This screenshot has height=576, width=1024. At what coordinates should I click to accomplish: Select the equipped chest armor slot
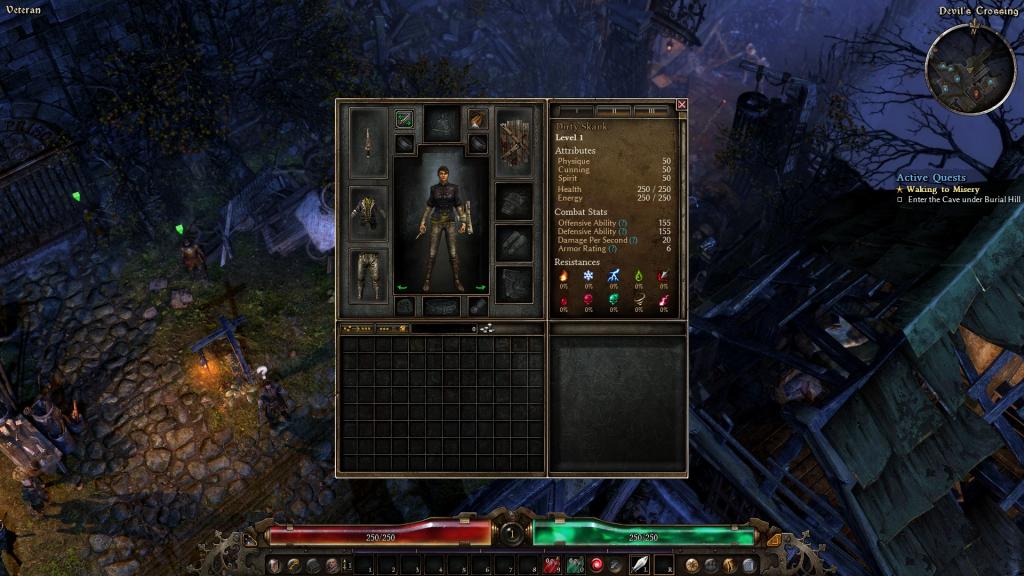pyautogui.click(x=368, y=212)
